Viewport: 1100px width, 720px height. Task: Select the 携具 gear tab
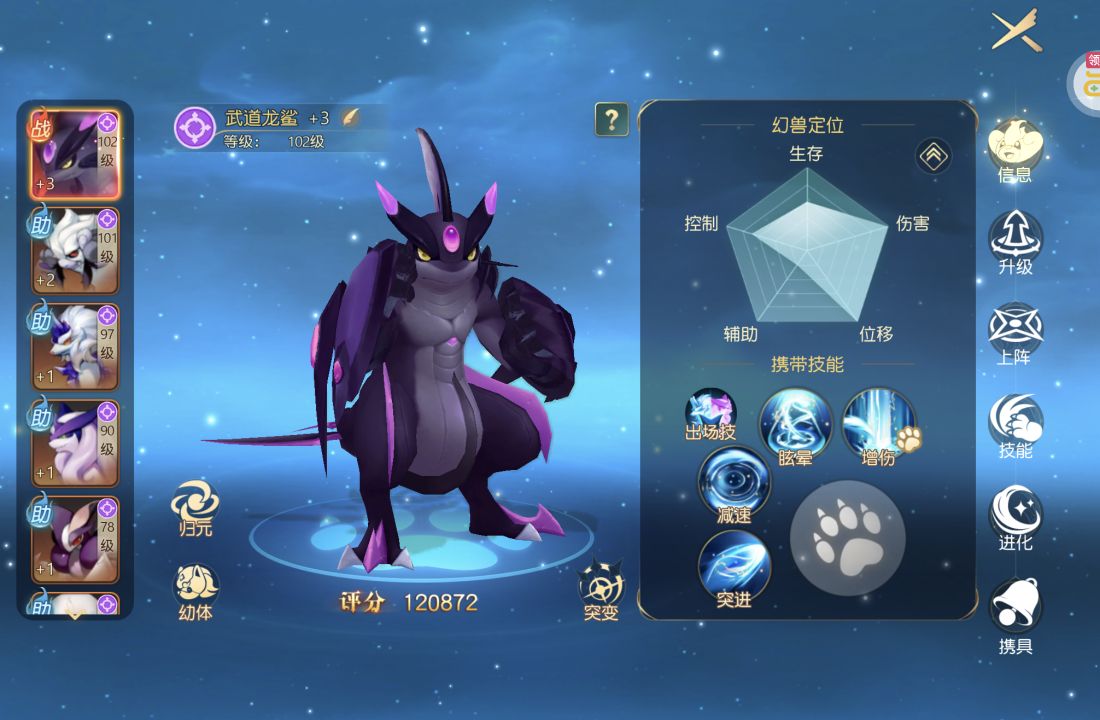1015,612
